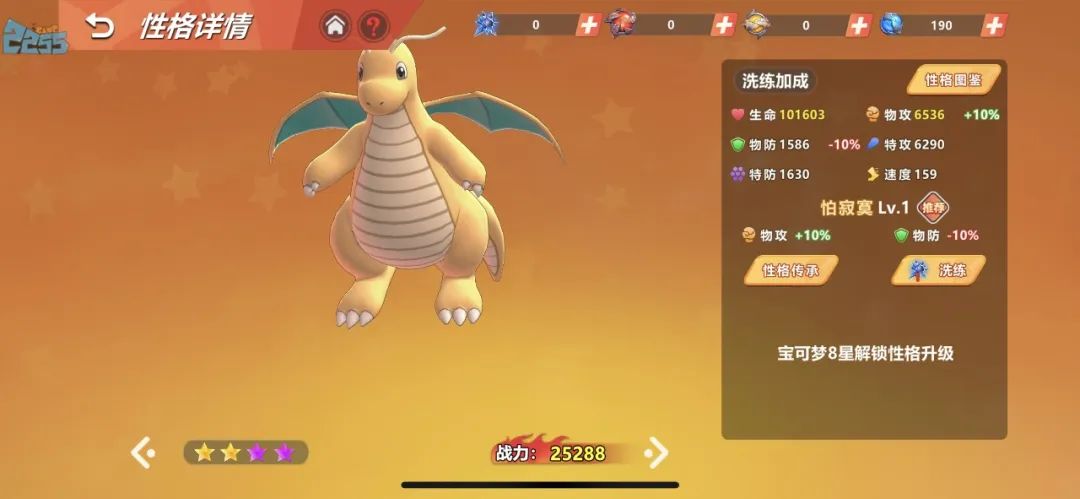Image resolution: width=1080 pixels, height=499 pixels.
Task: Open the home screen via the house icon
Action: click(335, 26)
